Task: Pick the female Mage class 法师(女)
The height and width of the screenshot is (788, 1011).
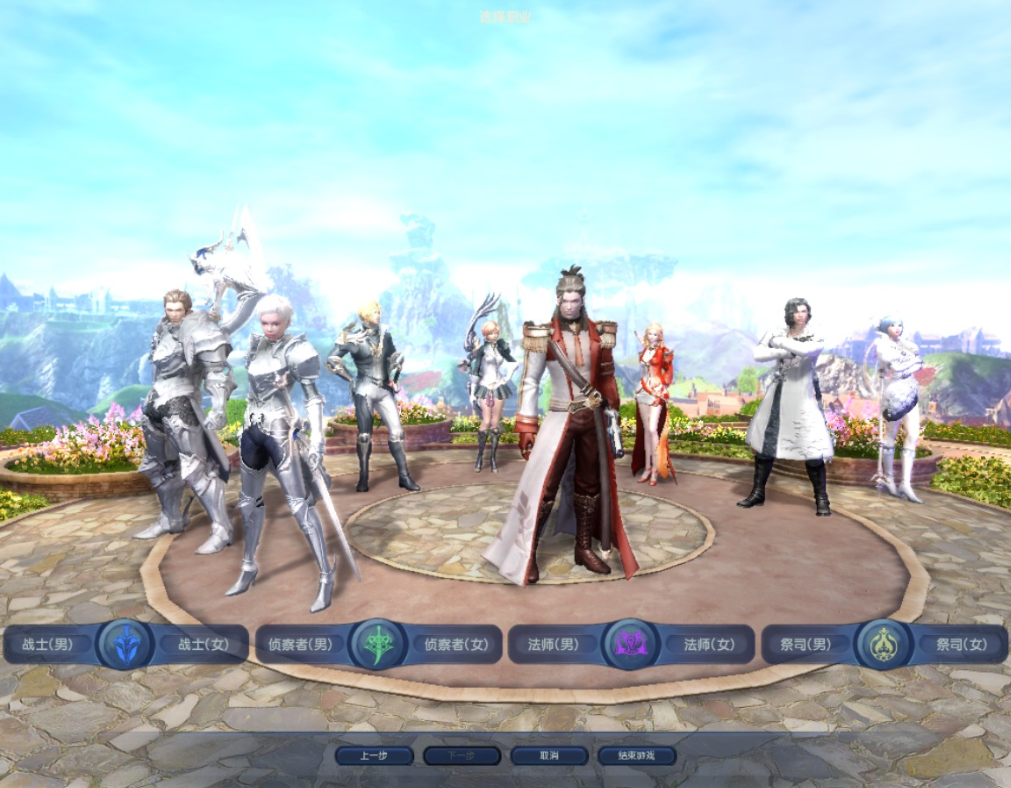Action: coord(709,645)
